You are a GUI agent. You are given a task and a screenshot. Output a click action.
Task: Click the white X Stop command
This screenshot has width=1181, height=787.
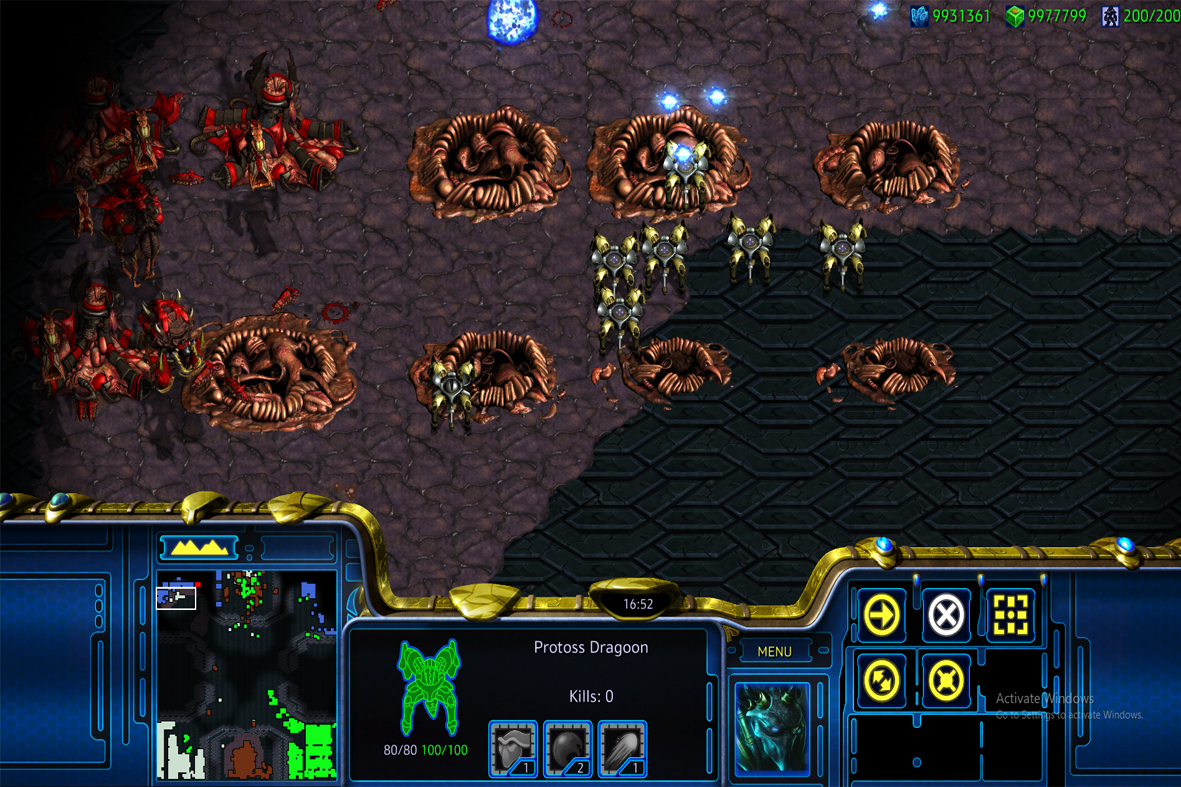pos(945,615)
